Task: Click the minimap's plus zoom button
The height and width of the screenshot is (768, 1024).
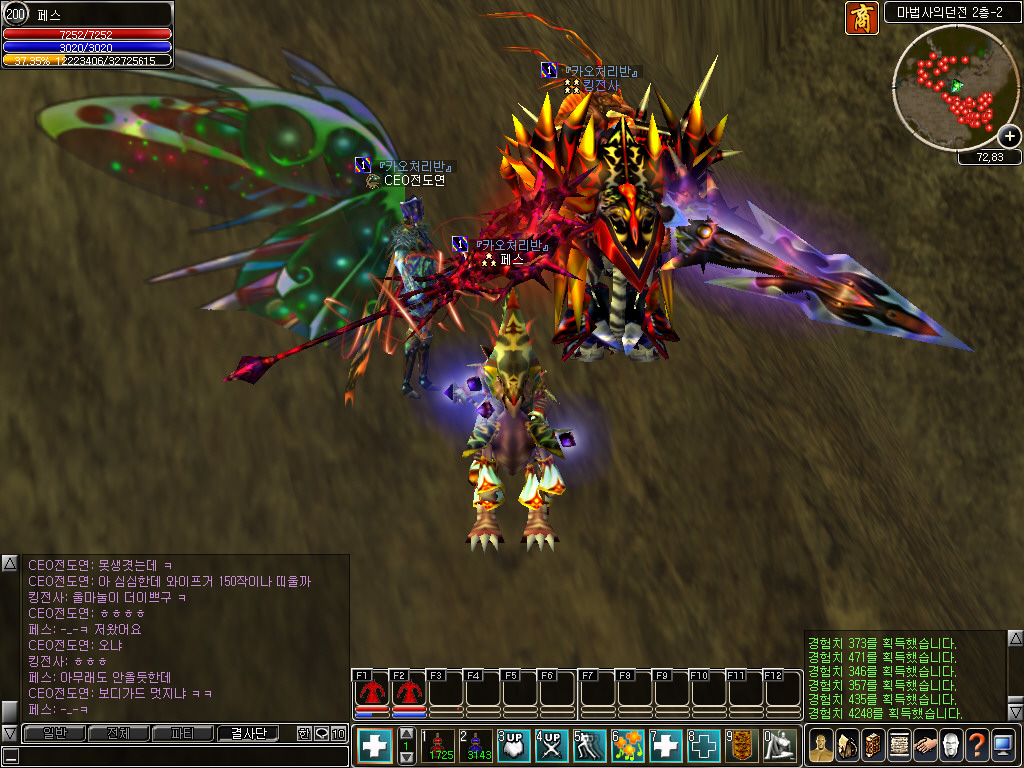Action: point(1009,136)
